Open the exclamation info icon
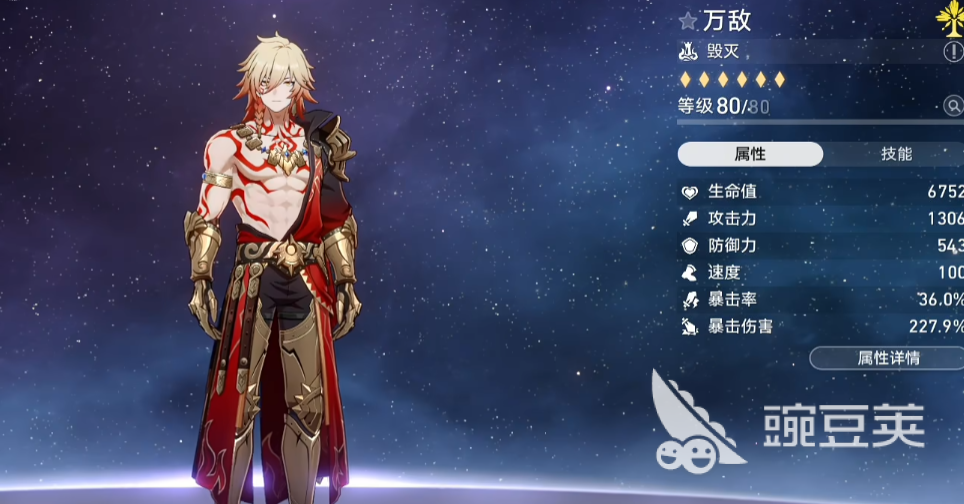 [x=952, y=51]
